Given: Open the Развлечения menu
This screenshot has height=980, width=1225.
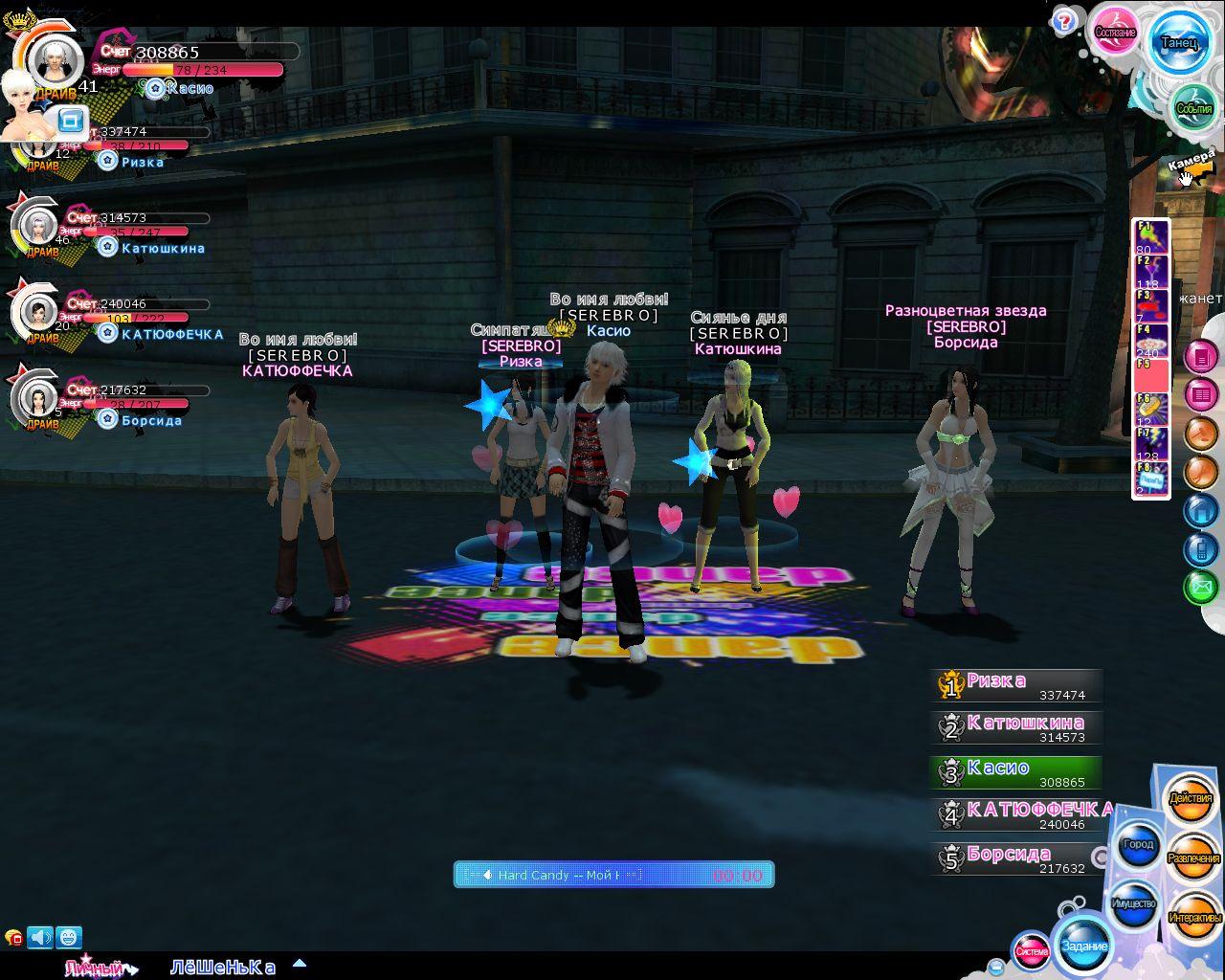Looking at the screenshot, I should coord(1193,857).
